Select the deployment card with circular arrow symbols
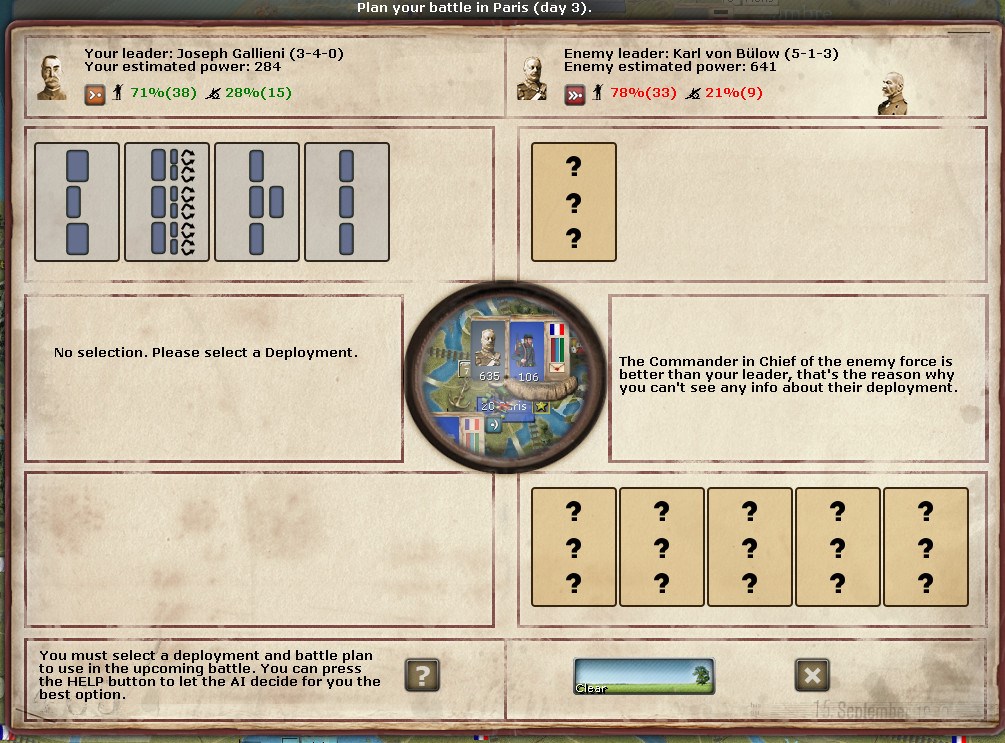The height and width of the screenshot is (743, 1005). click(x=167, y=202)
